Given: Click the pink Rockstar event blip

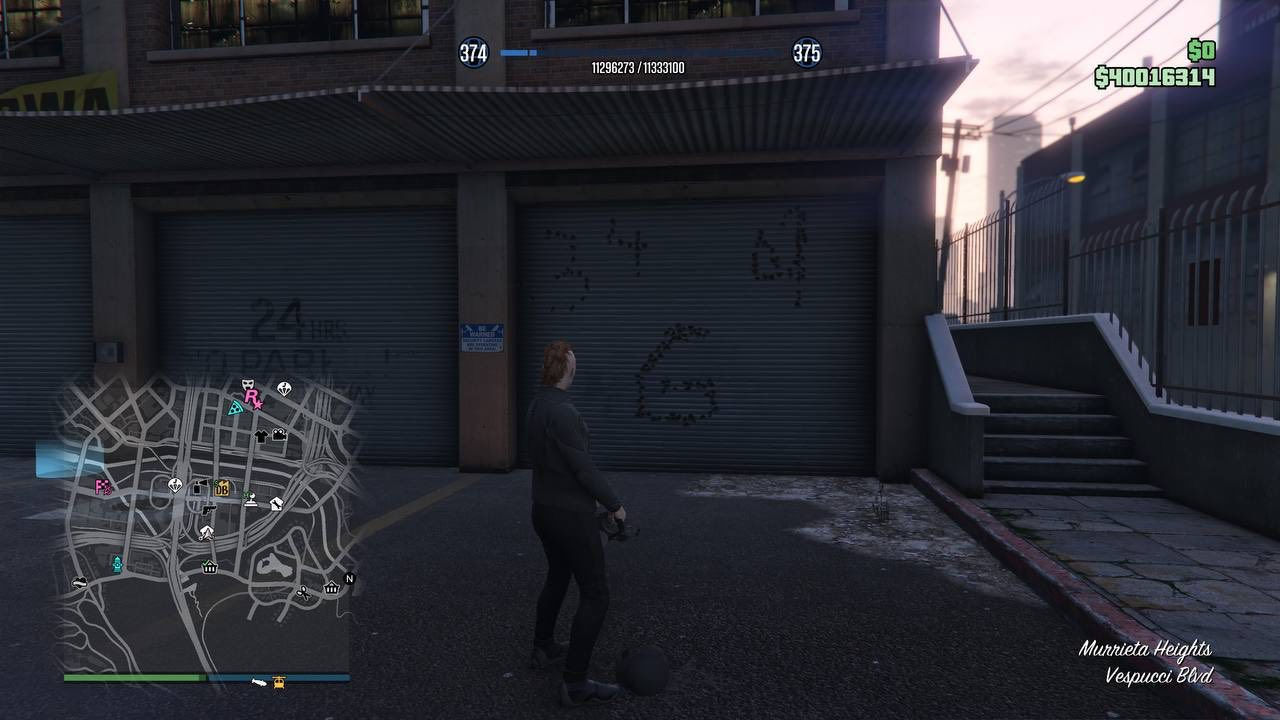Looking at the screenshot, I should [x=251, y=396].
